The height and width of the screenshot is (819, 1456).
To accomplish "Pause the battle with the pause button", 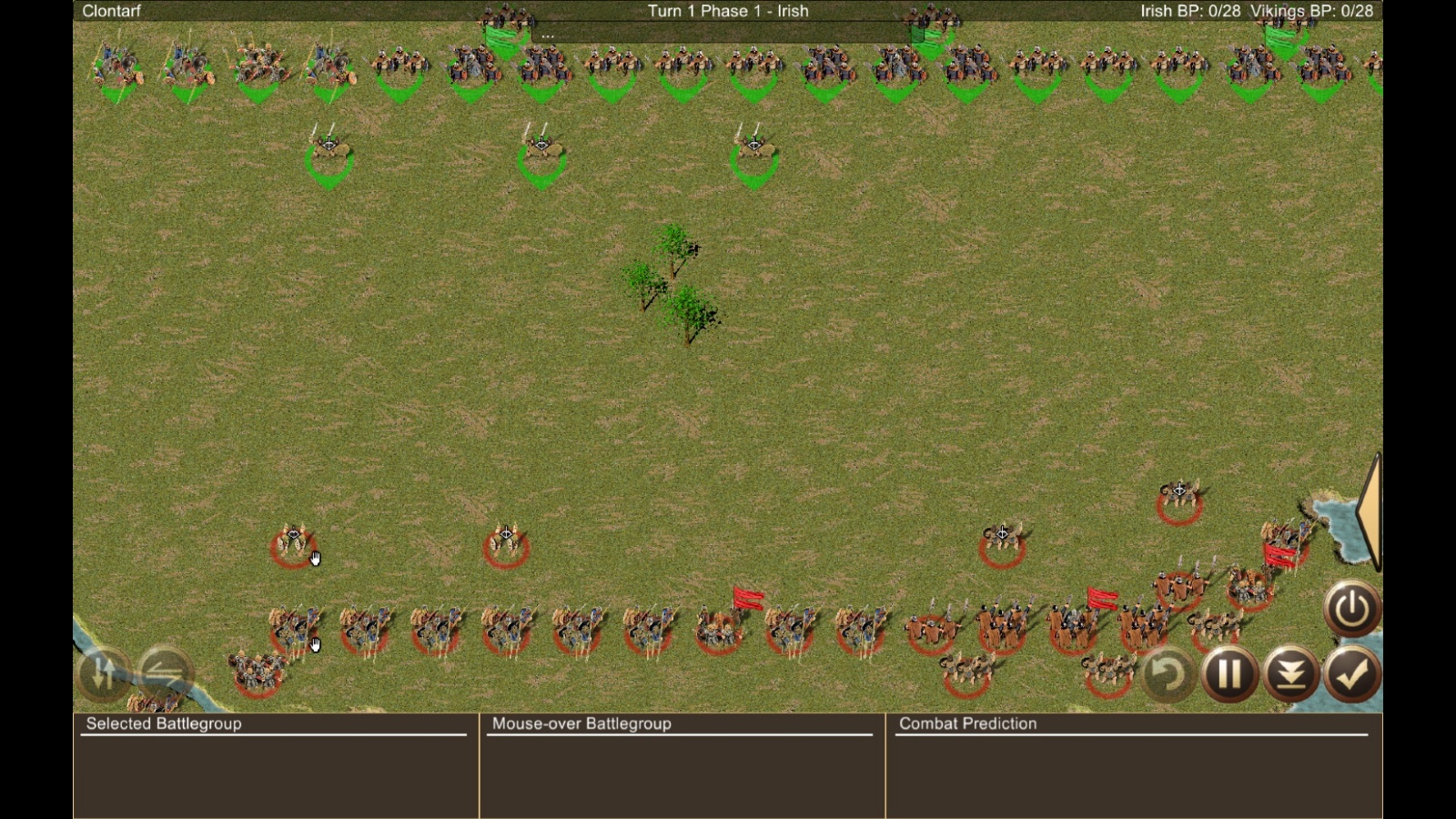I will (1228, 674).
